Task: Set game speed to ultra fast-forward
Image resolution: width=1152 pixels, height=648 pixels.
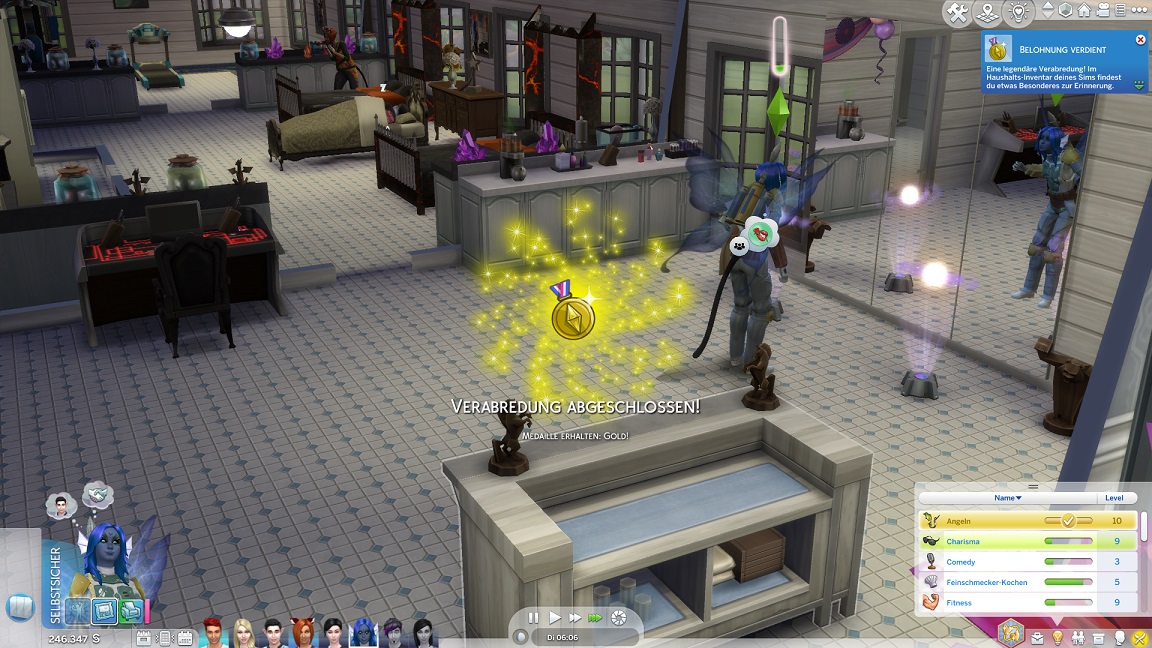Action: click(595, 618)
